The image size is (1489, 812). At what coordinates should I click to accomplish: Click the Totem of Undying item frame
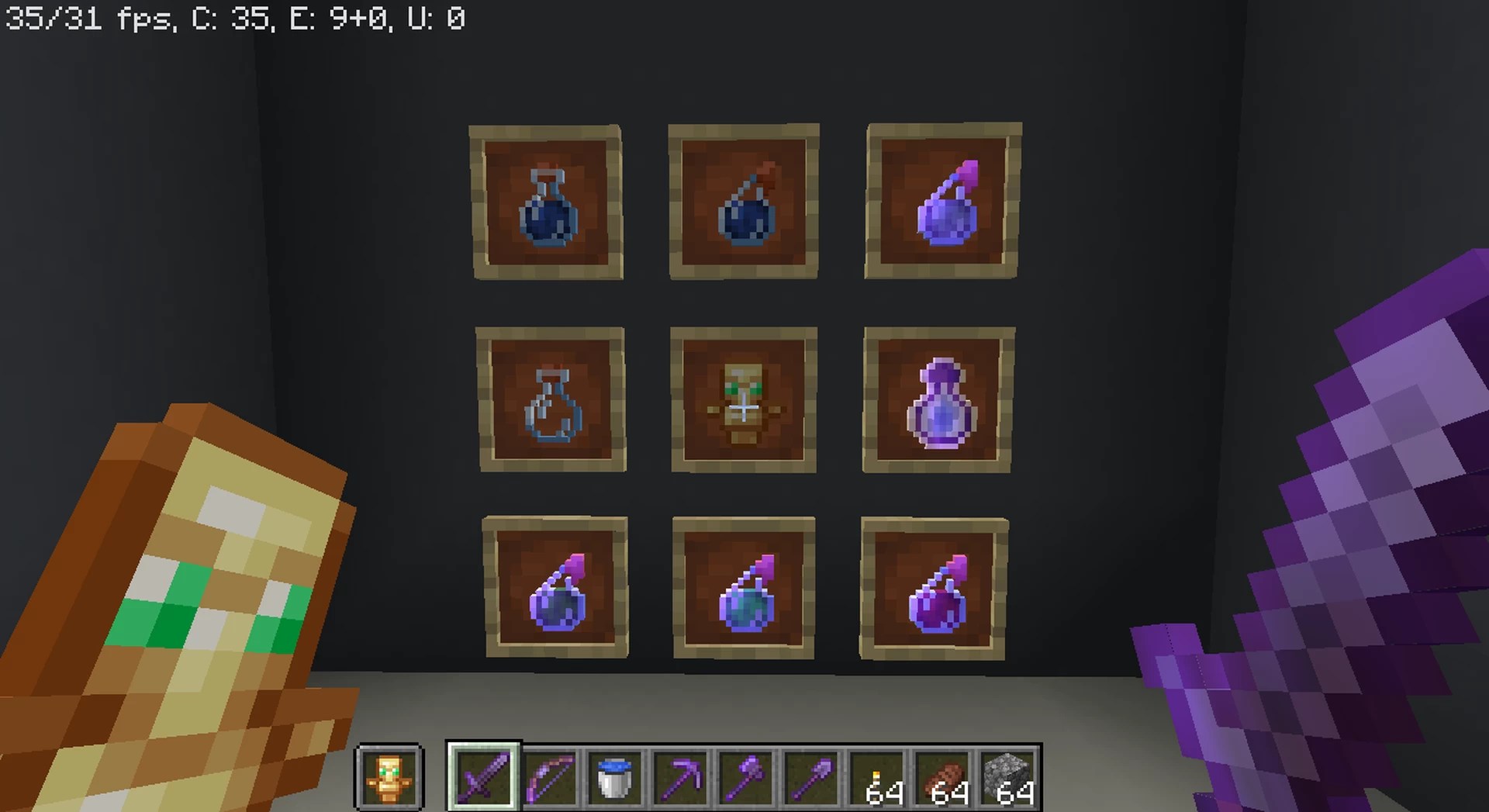pos(744,398)
